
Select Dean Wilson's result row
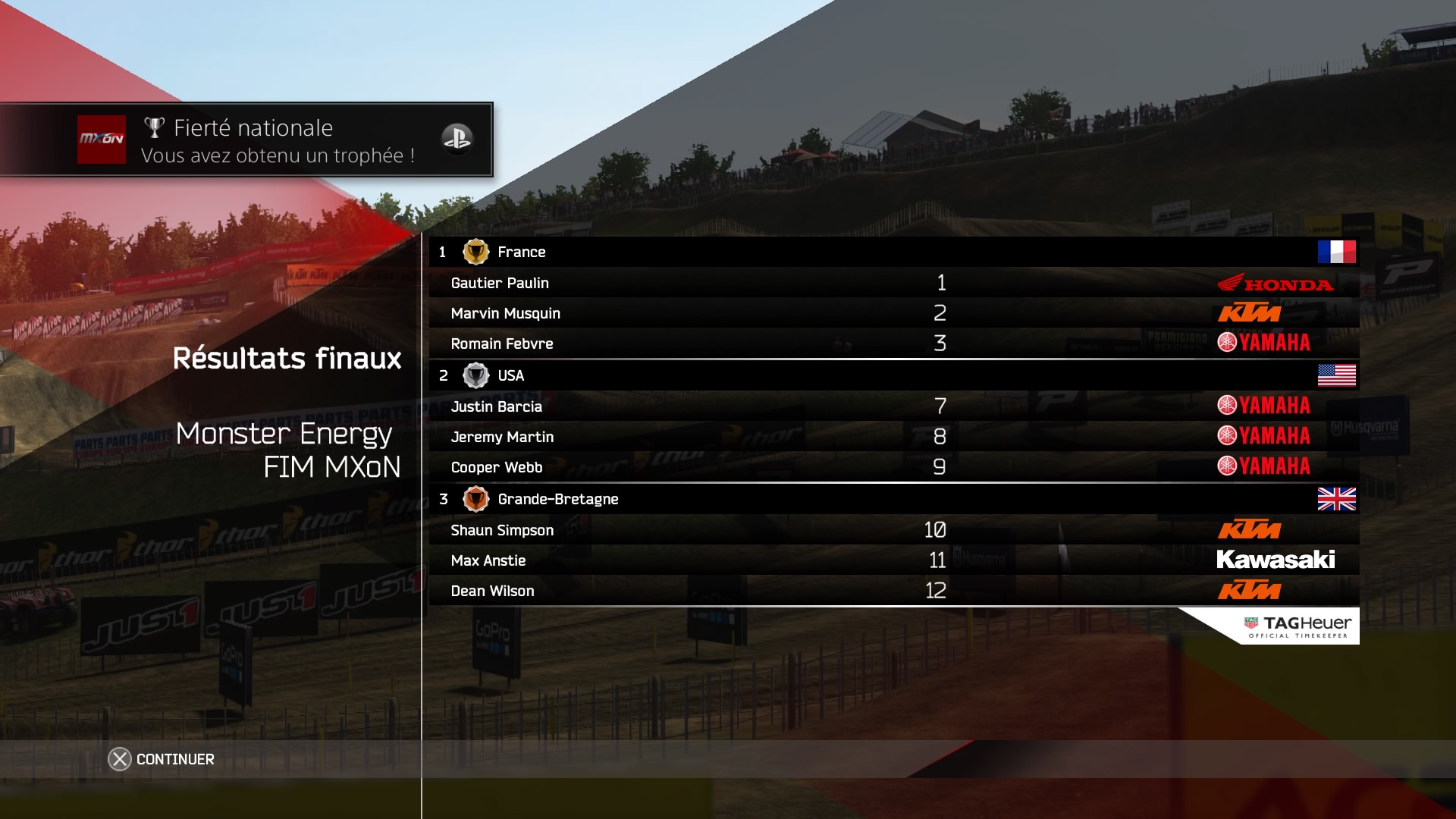(893, 591)
